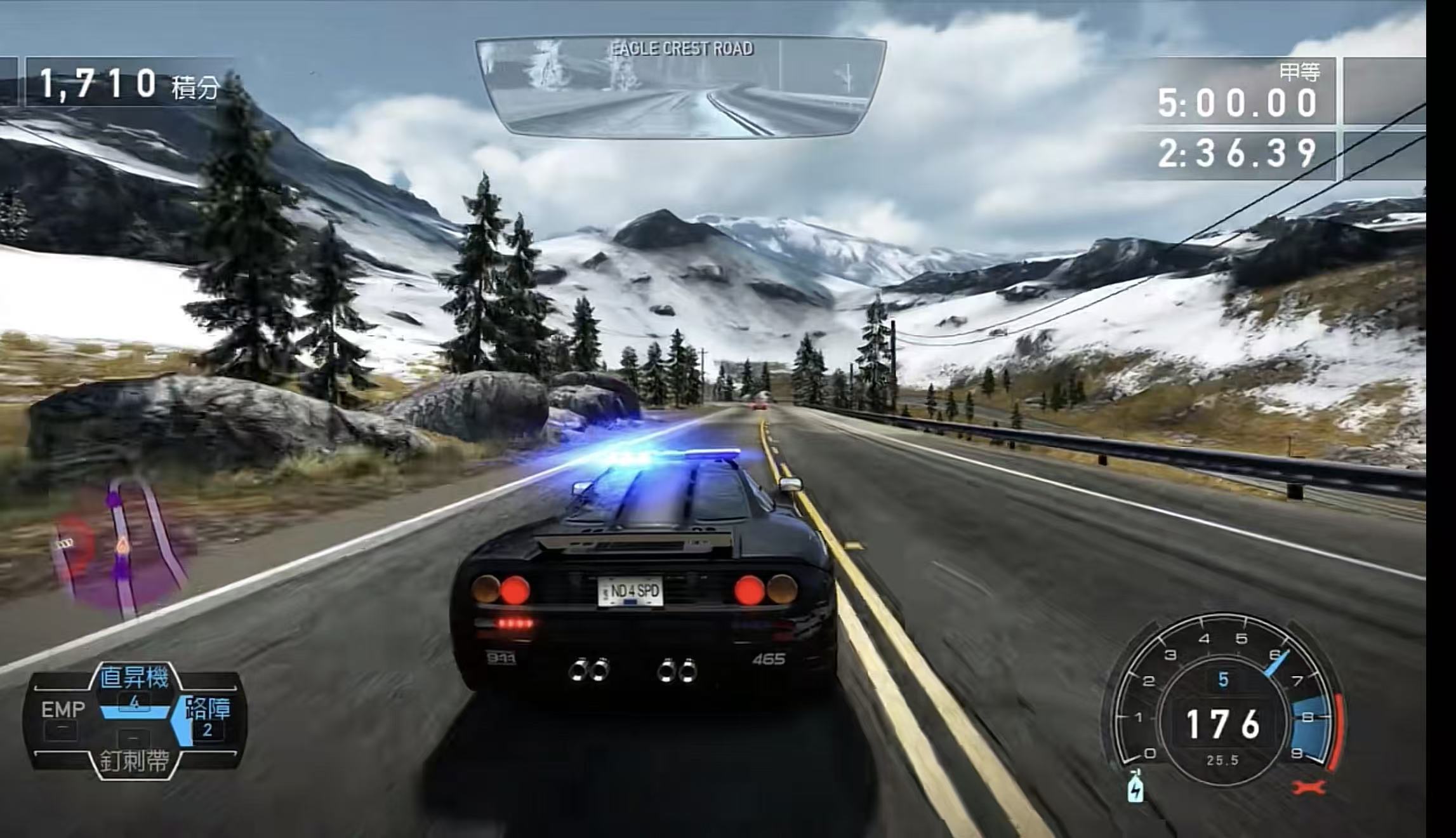This screenshot has width=1456, height=838.
Task: Click the blue nitrous bottle icon
Action: (1134, 786)
